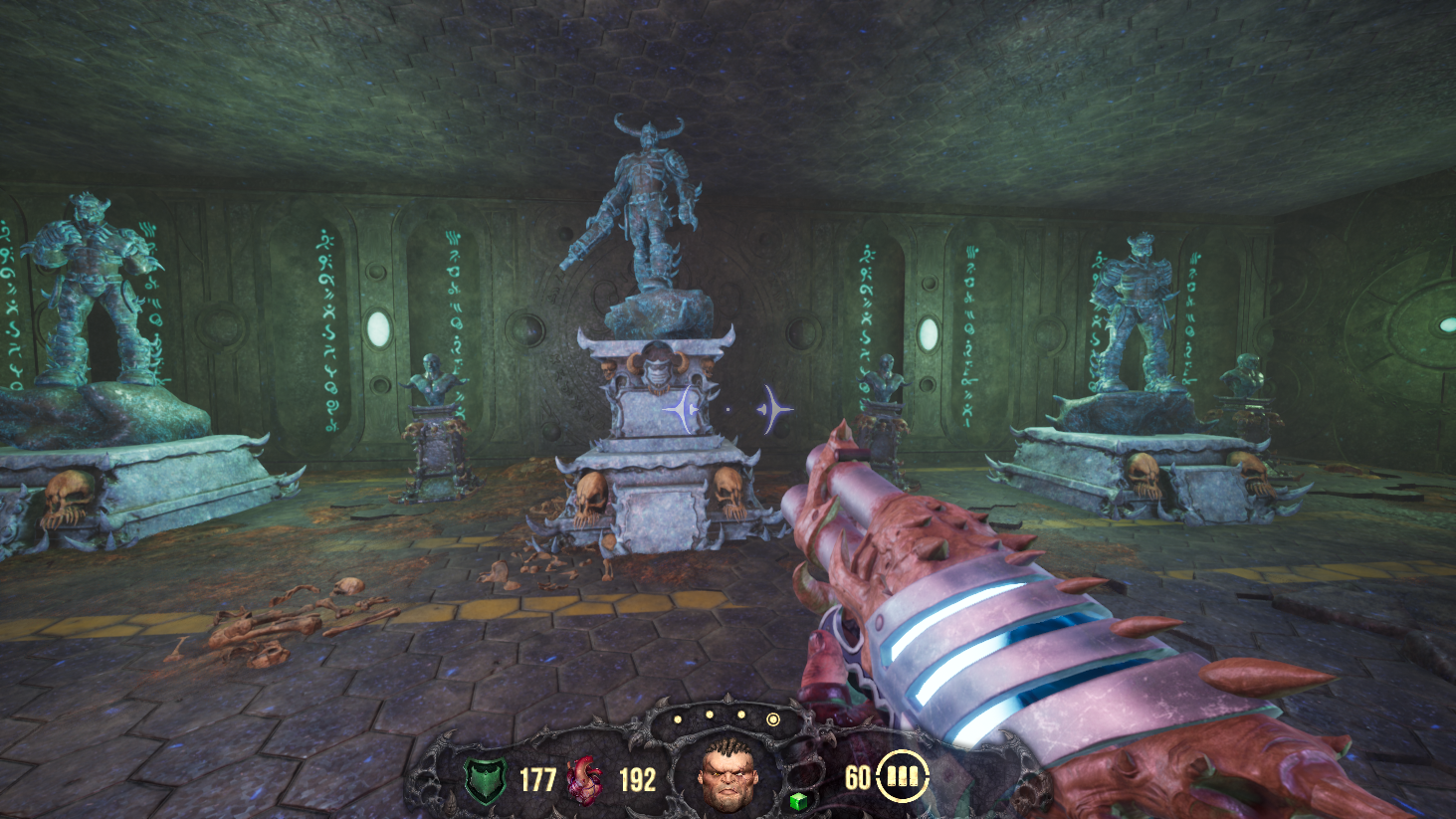Click the circled shotgun shells ammo icon
Viewport: 1456px width, 819px height.
903,776
